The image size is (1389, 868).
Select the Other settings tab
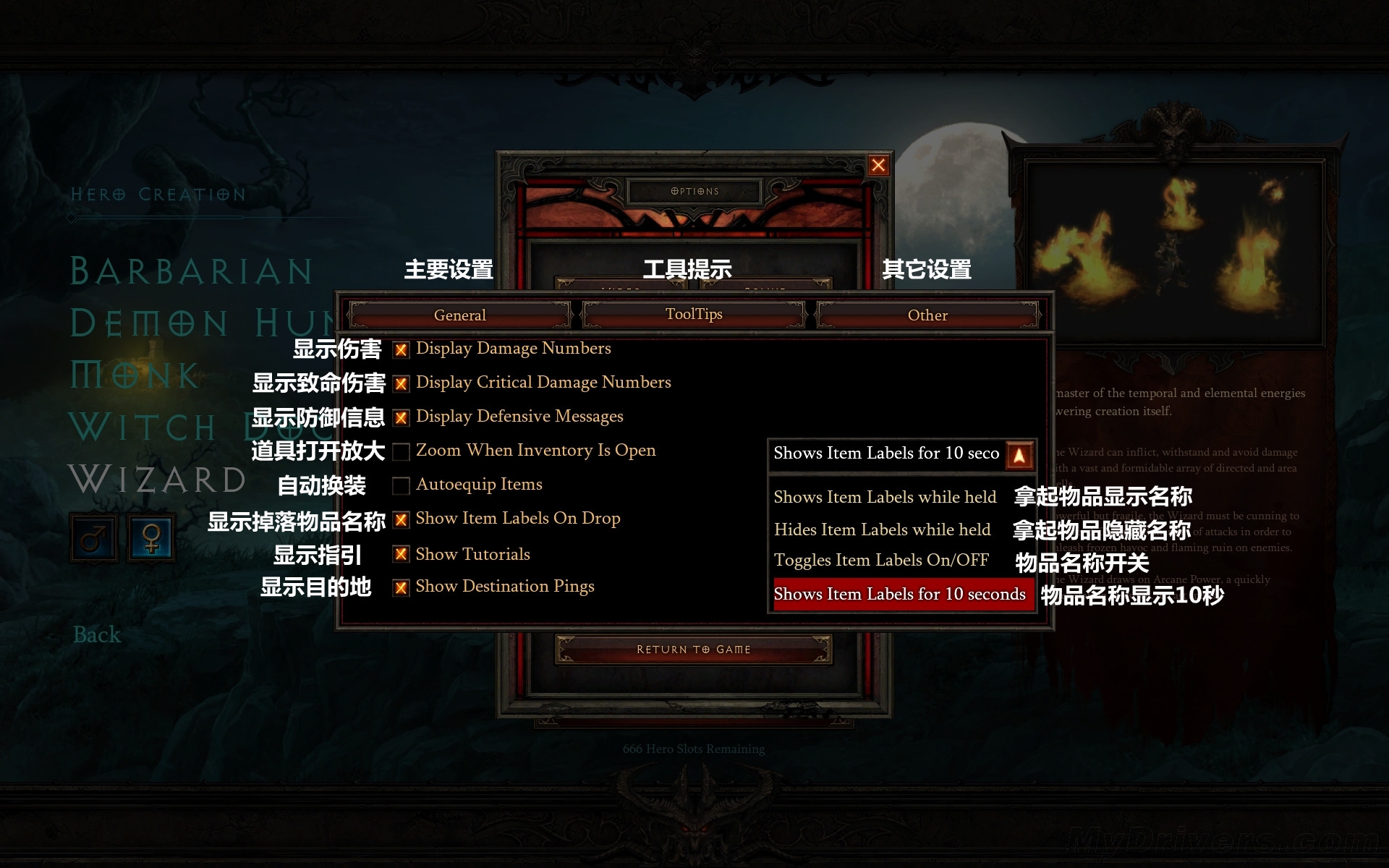coord(927,315)
